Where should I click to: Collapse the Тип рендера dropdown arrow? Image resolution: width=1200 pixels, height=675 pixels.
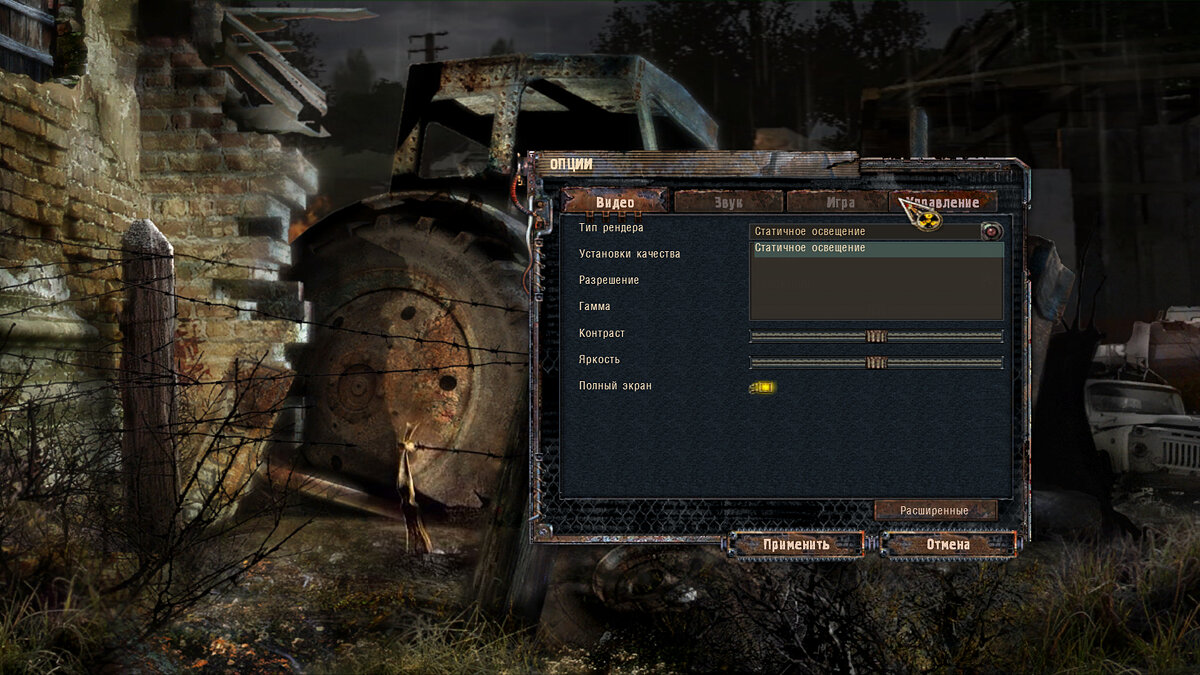click(x=991, y=232)
